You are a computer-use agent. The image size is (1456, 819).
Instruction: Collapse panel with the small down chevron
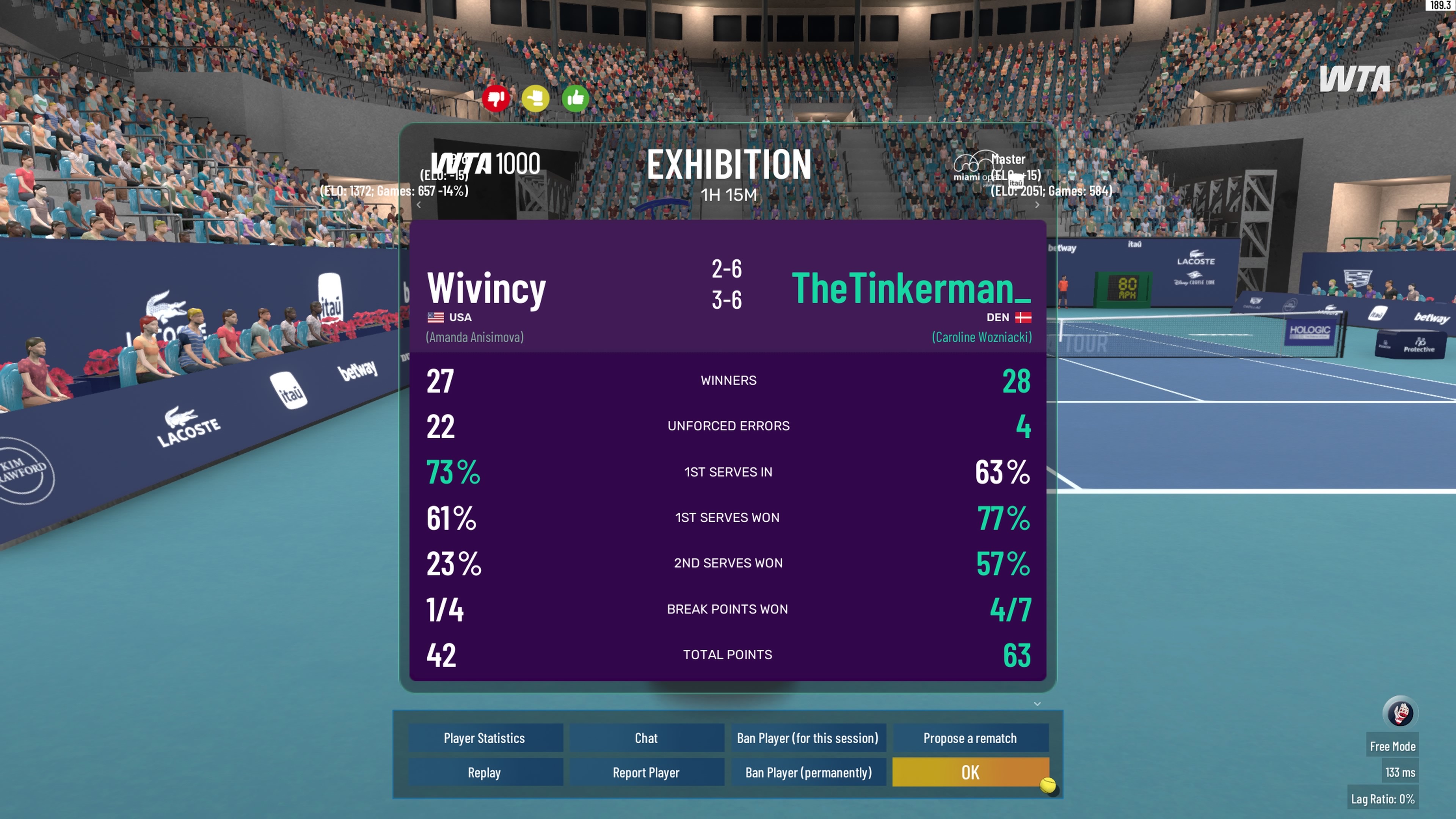[1037, 704]
